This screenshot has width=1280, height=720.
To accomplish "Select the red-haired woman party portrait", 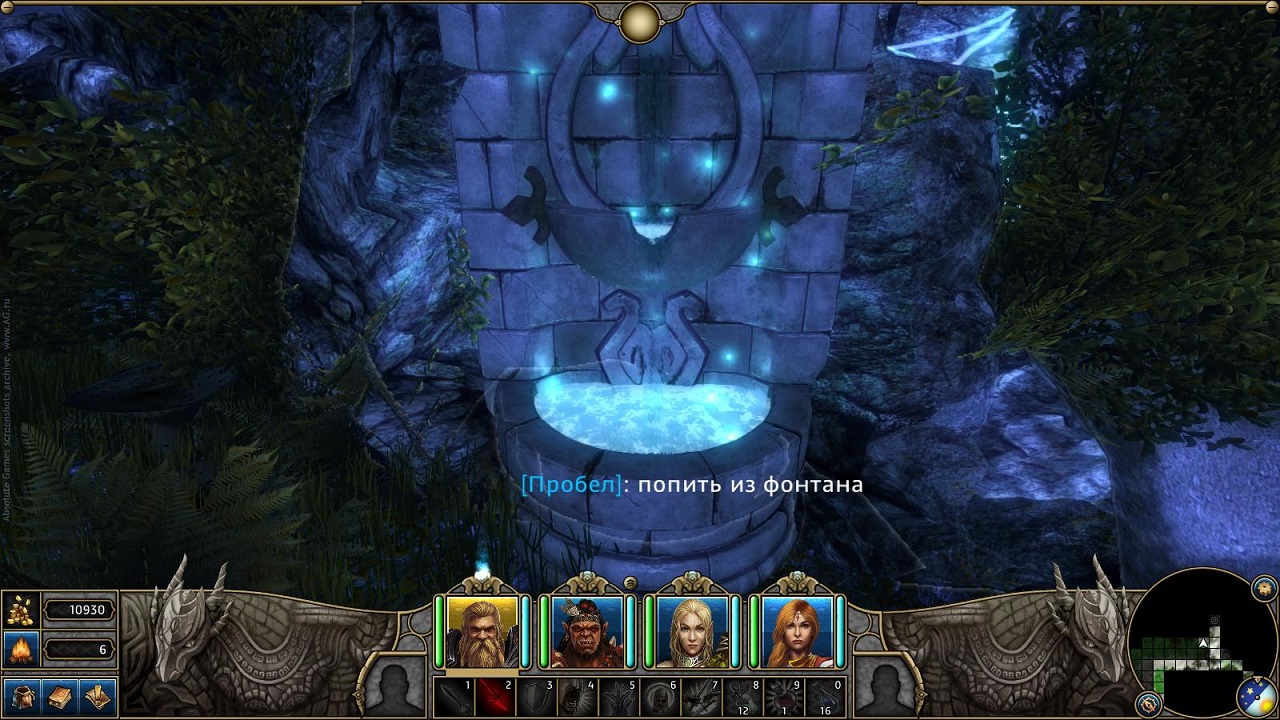I will tap(798, 631).
